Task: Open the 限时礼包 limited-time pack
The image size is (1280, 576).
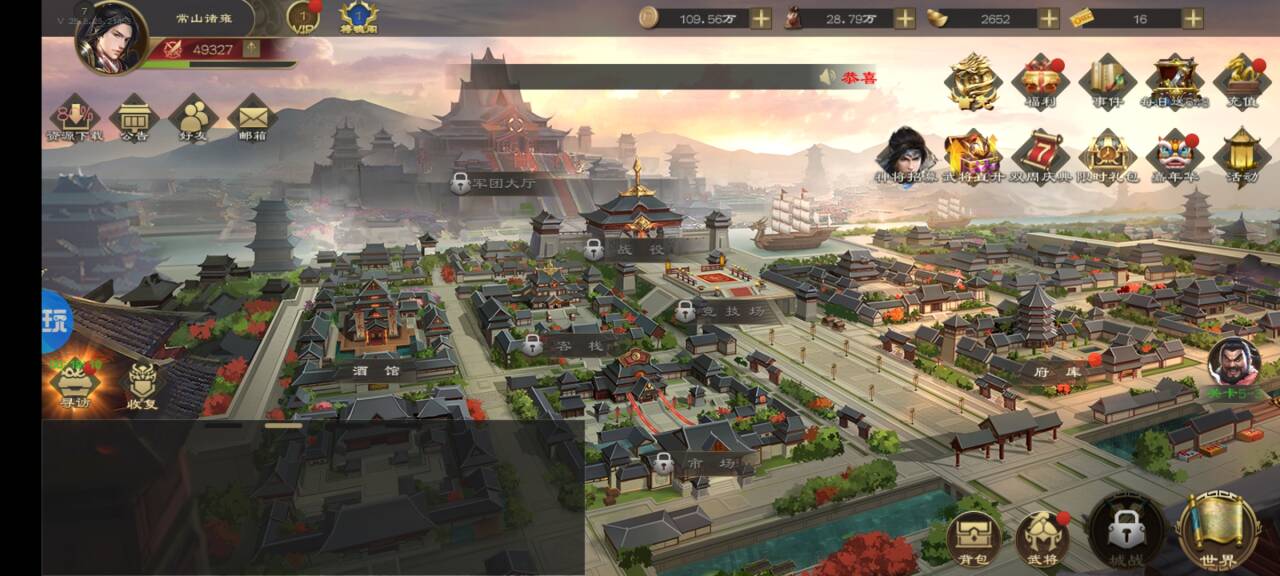Action: click(x=1107, y=156)
